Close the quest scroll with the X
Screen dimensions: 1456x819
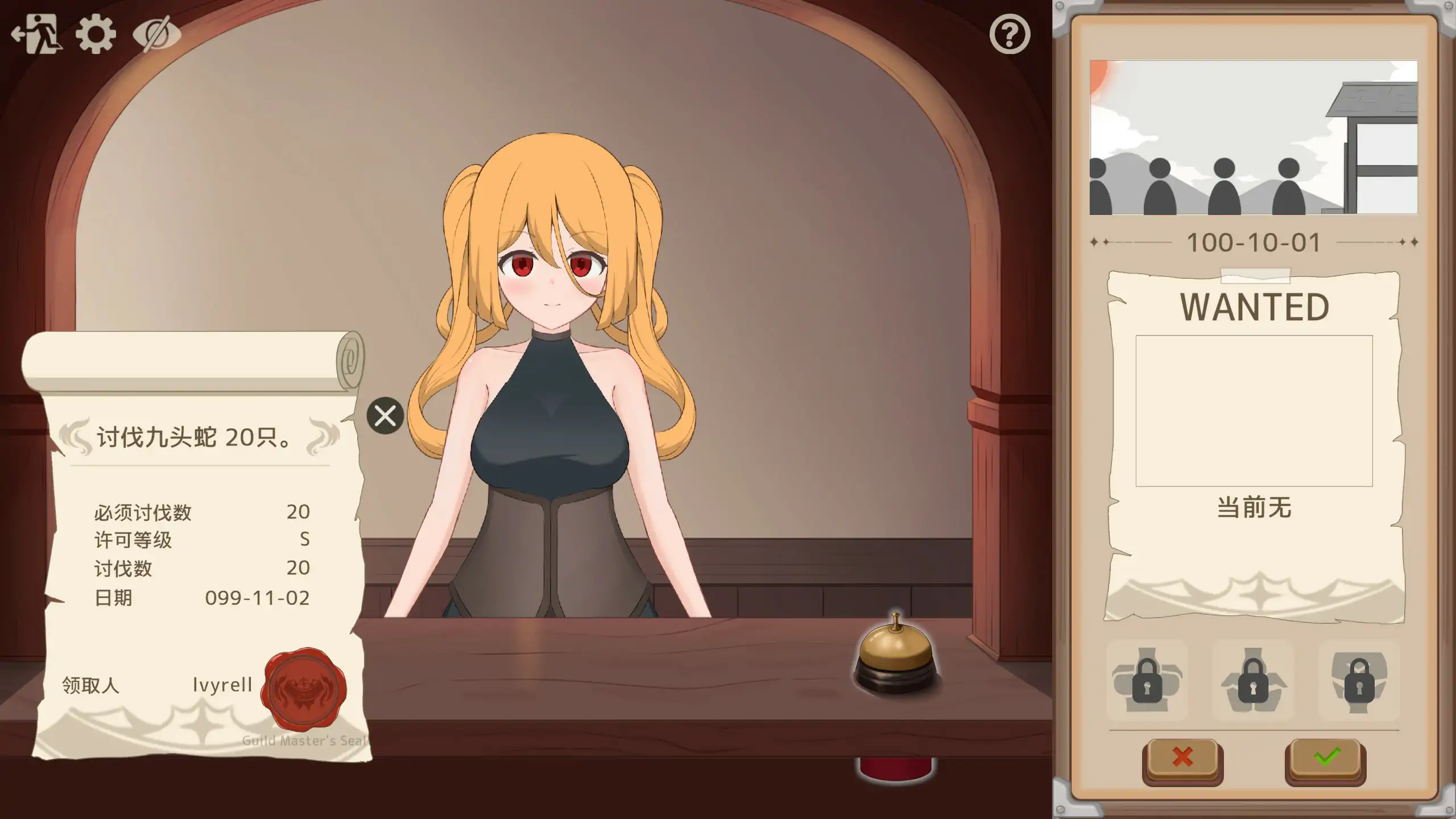click(384, 416)
